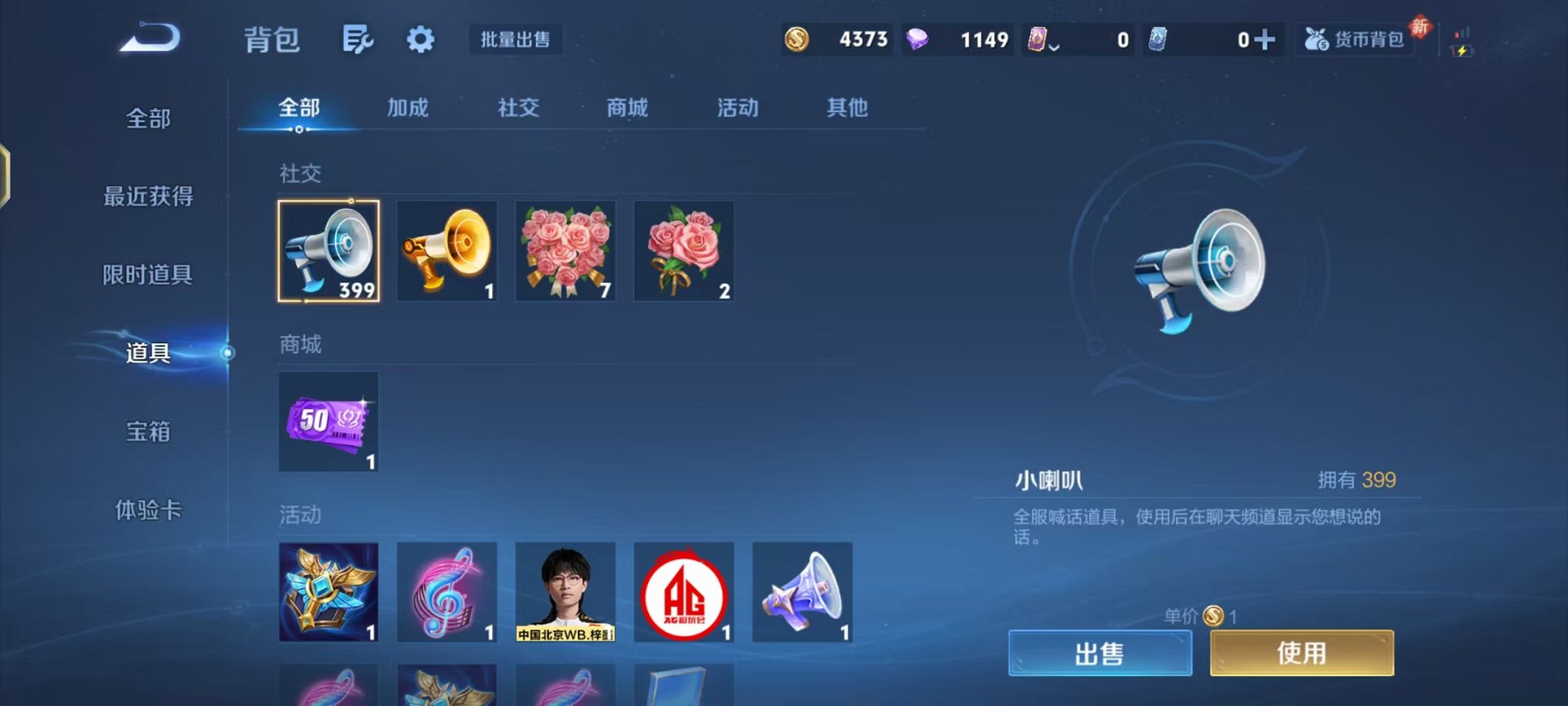Open the settings gear icon

[x=418, y=40]
